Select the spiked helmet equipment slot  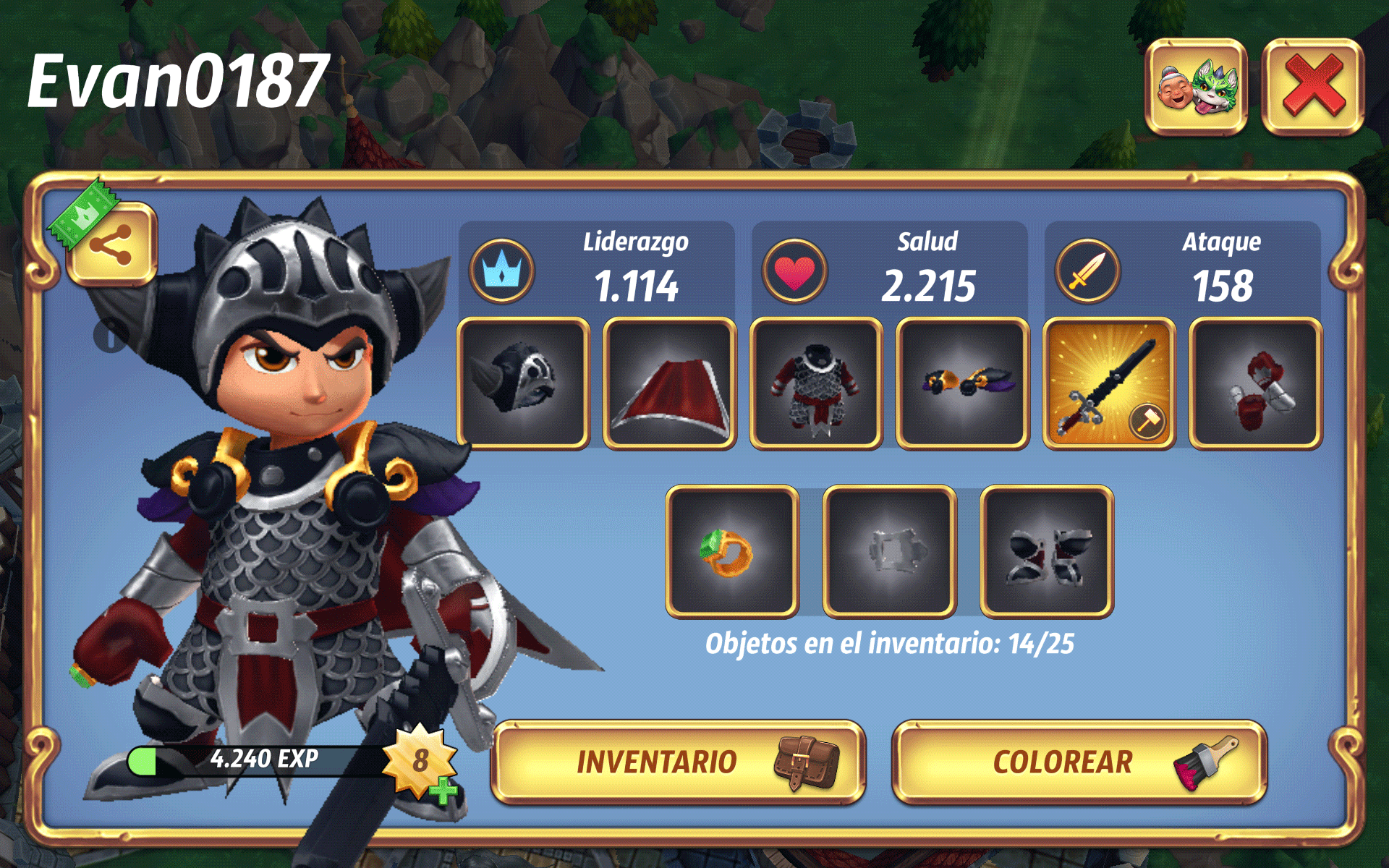pos(523,383)
